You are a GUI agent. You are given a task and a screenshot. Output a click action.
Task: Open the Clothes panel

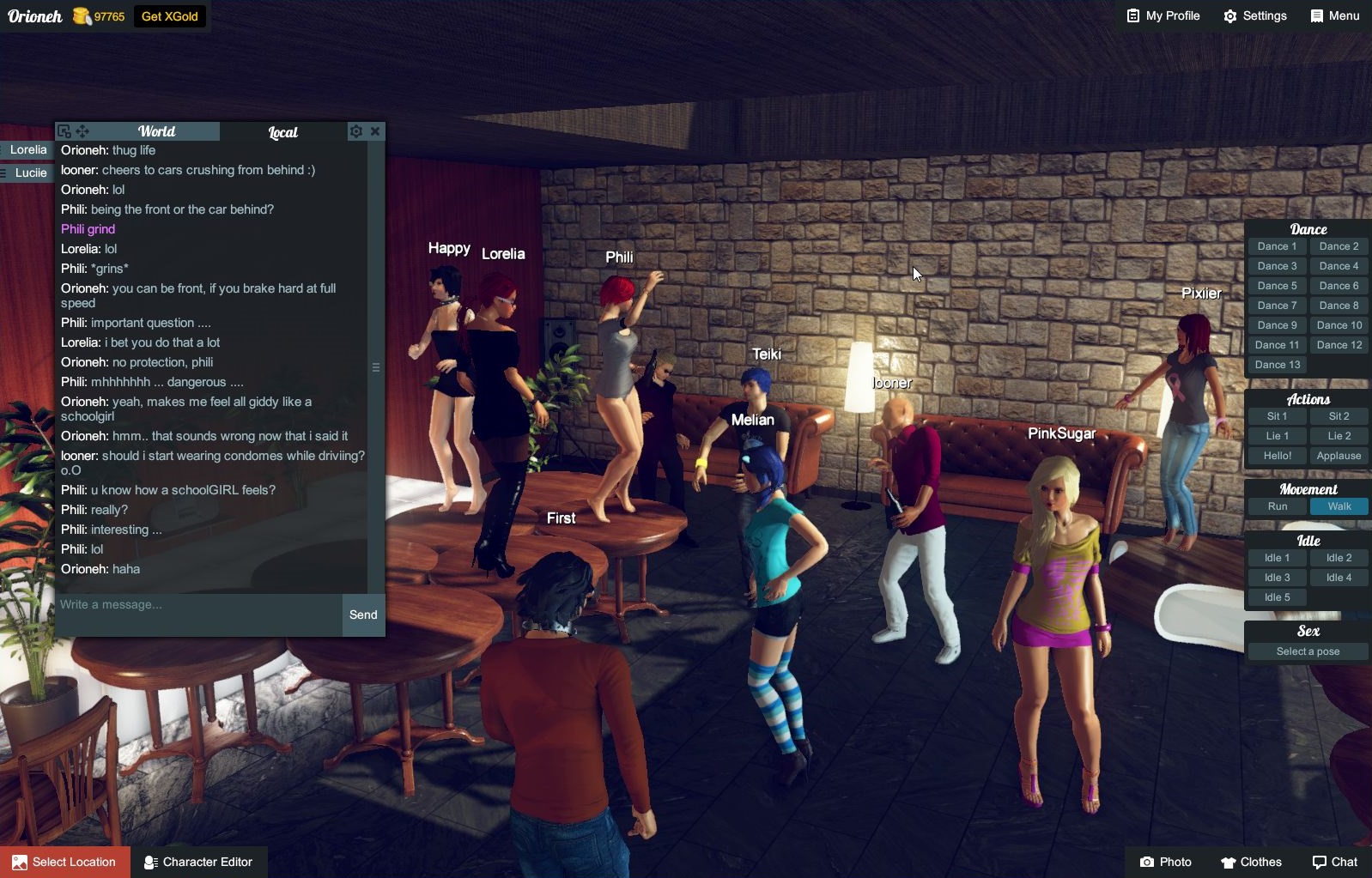coord(1251,862)
